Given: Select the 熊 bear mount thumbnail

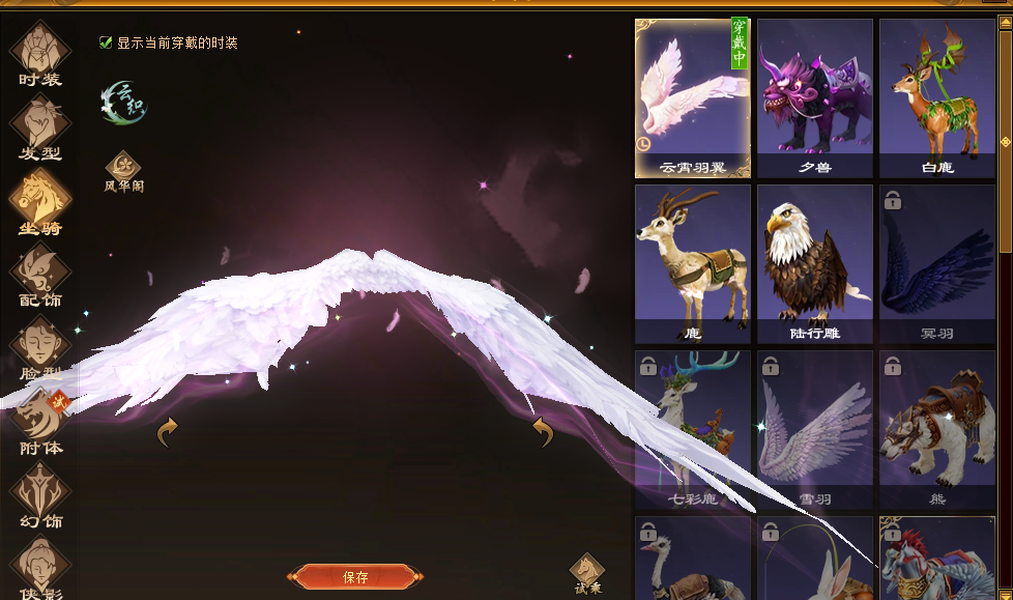Looking at the screenshot, I should pyautogui.click(x=937, y=430).
